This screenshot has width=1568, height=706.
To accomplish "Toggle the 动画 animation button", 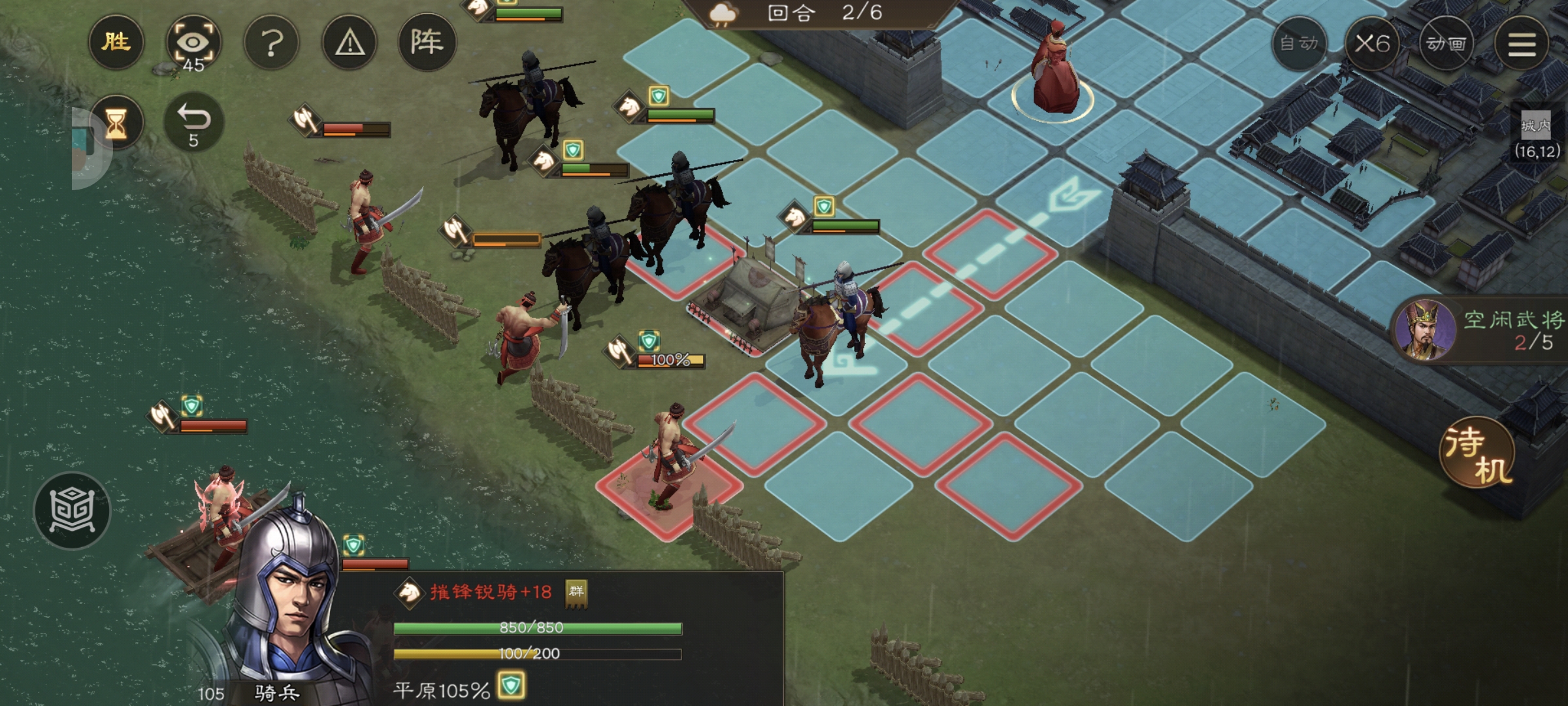I will (x=1446, y=44).
